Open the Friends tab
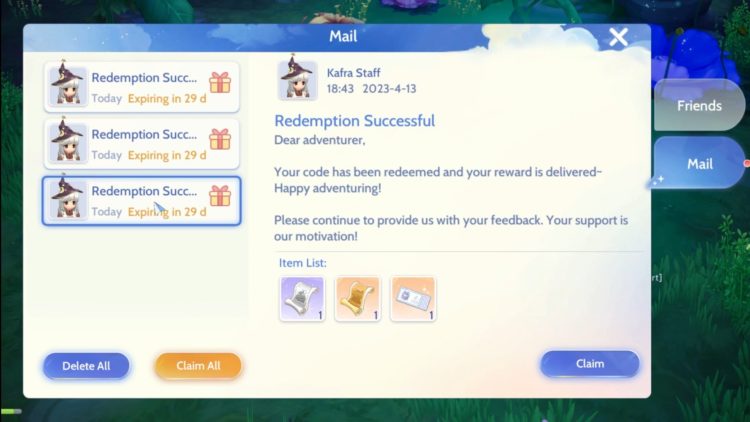Image resolution: width=750 pixels, height=422 pixels. [x=699, y=106]
